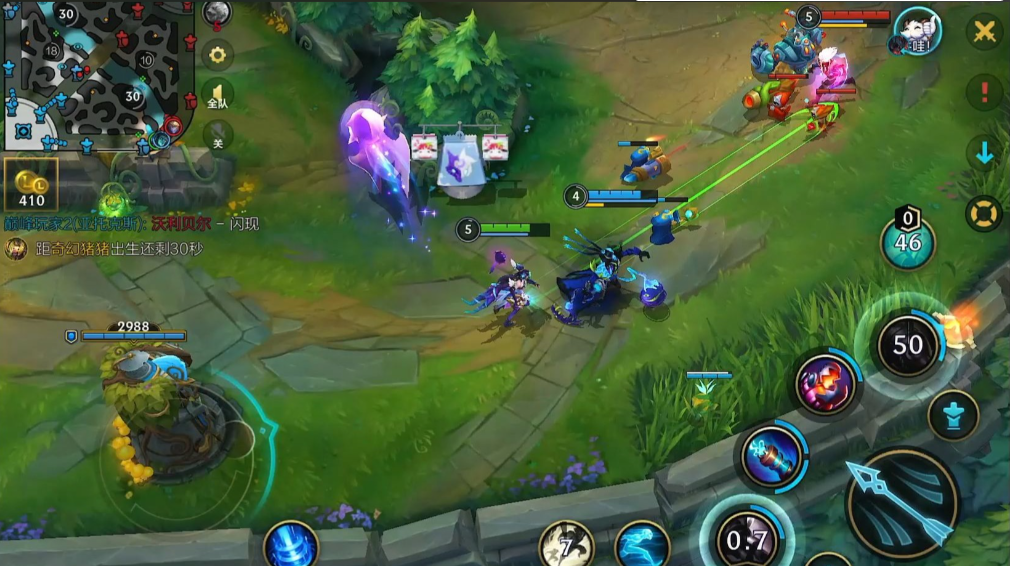This screenshot has height=566, width=1010.
Task: Switch the 全队 team chat channel
Action: click(x=217, y=96)
